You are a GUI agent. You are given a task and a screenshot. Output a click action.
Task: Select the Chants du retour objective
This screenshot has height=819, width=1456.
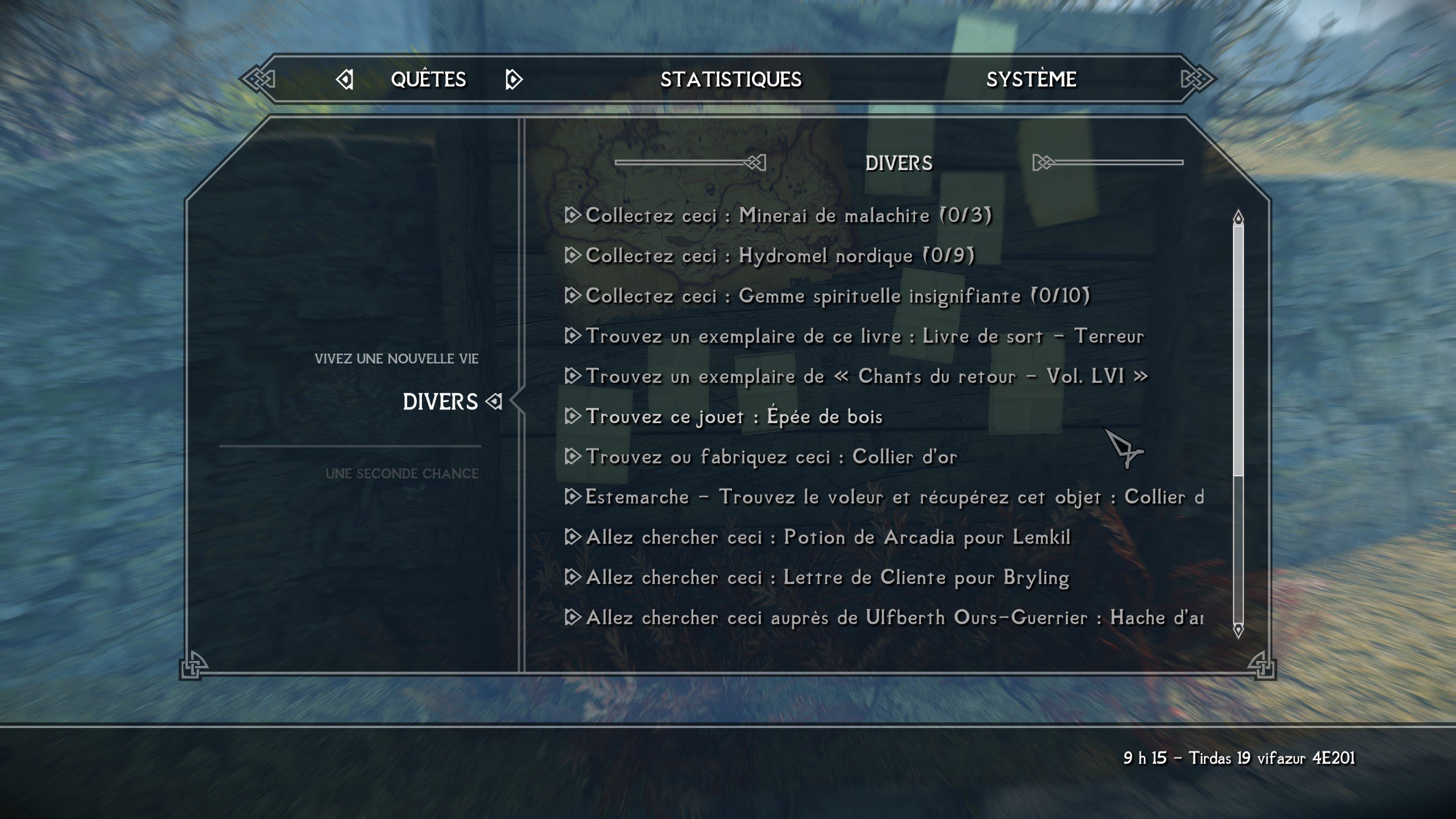click(866, 377)
